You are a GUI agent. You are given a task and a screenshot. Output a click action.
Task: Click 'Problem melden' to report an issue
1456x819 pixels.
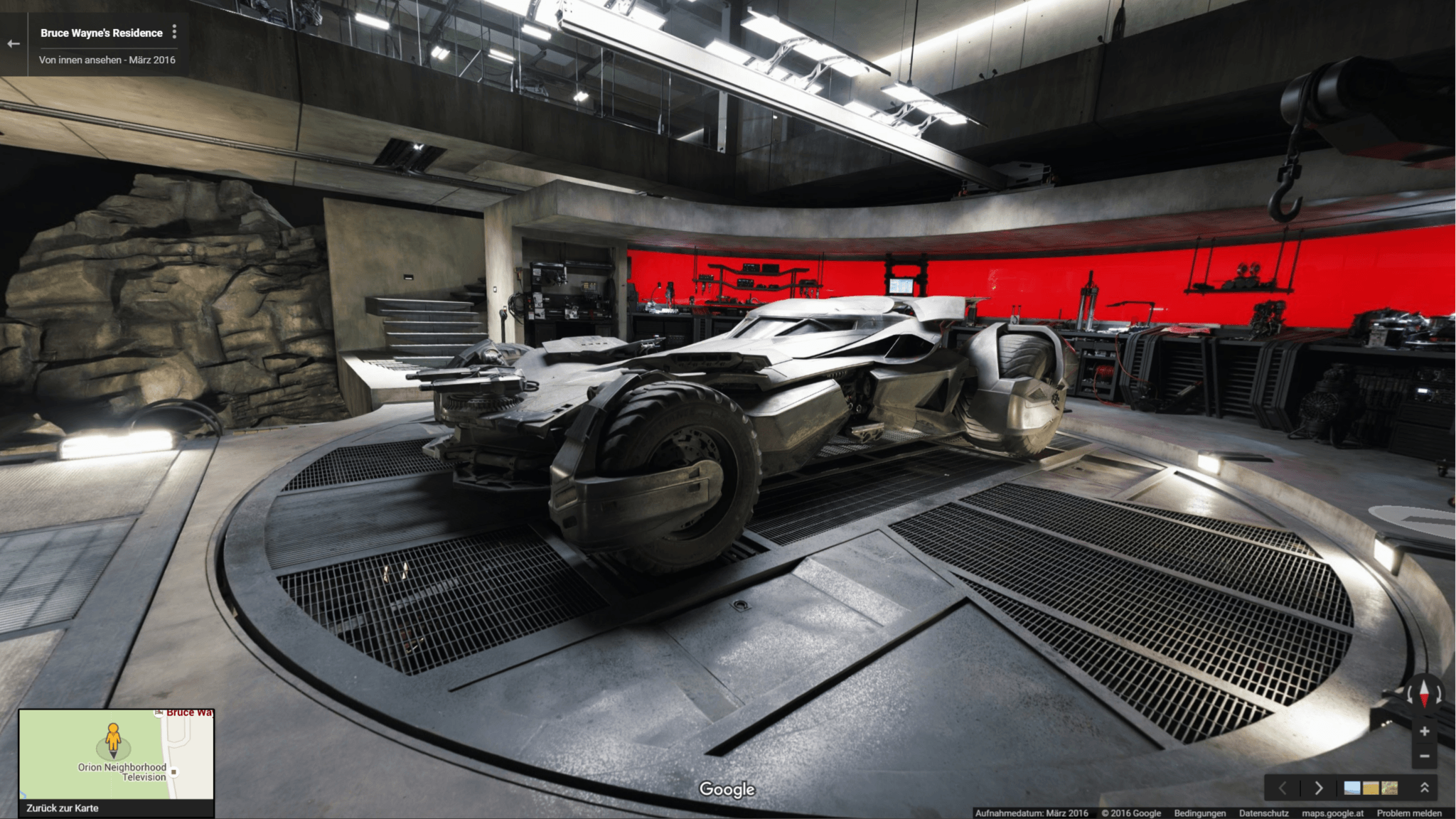(x=1409, y=813)
